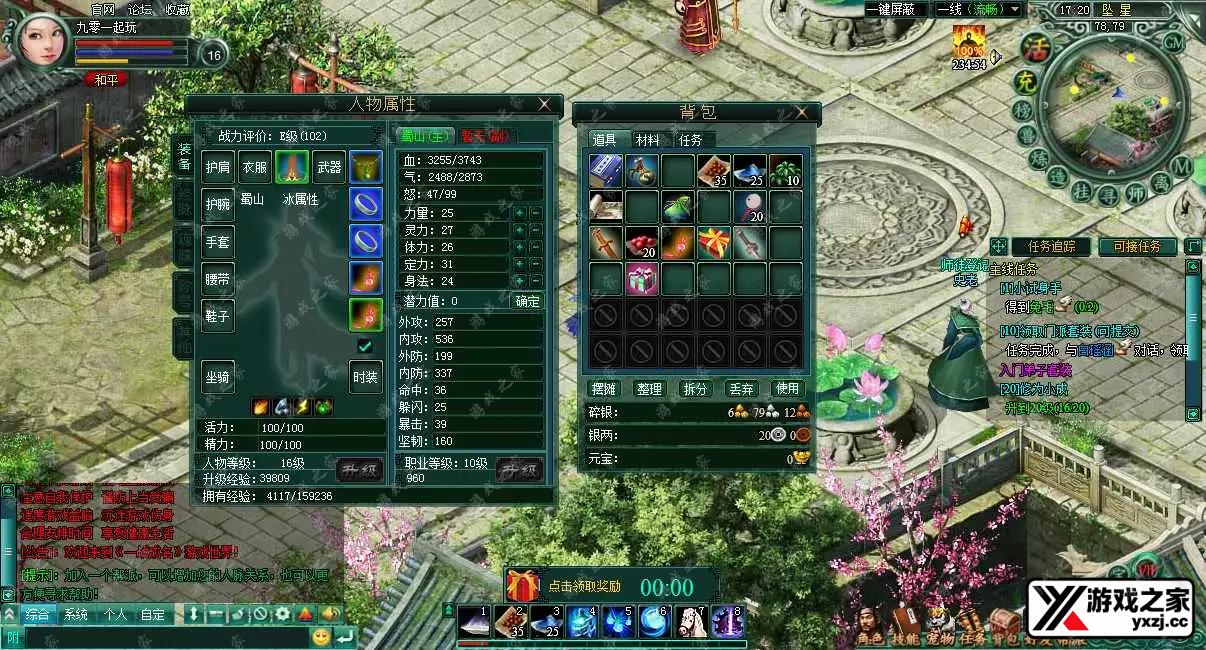Open the GM button by the minimap

1173,42
